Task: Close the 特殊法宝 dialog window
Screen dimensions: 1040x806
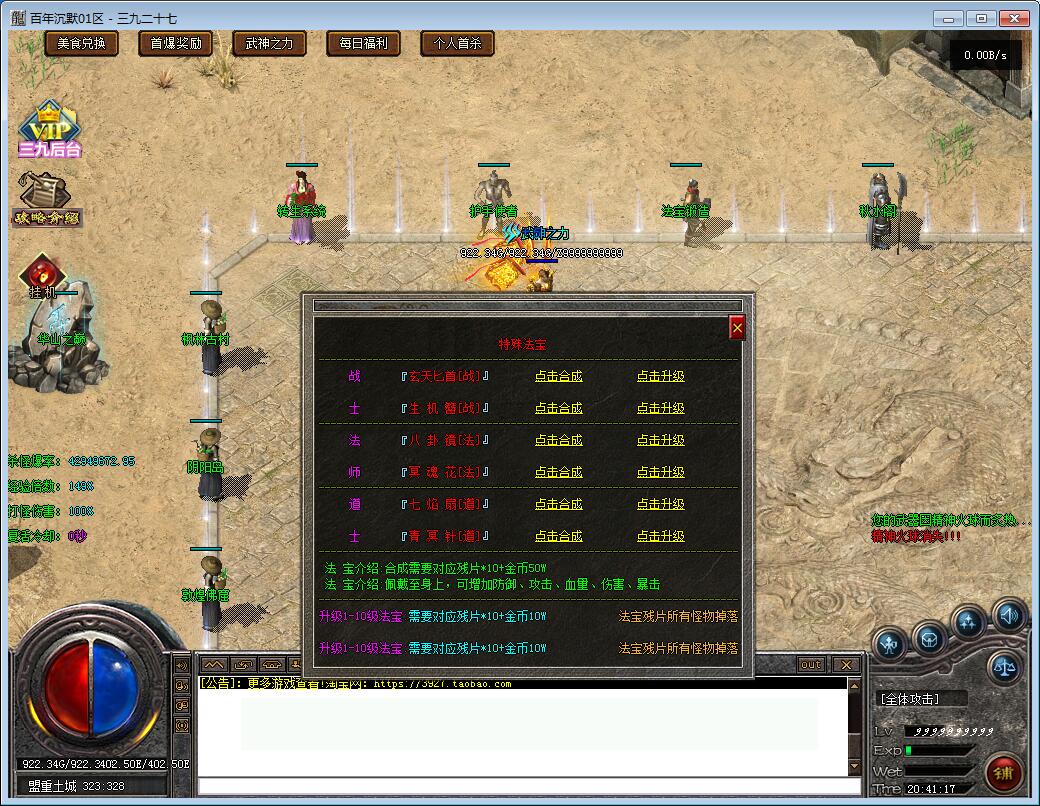Action: [737, 327]
